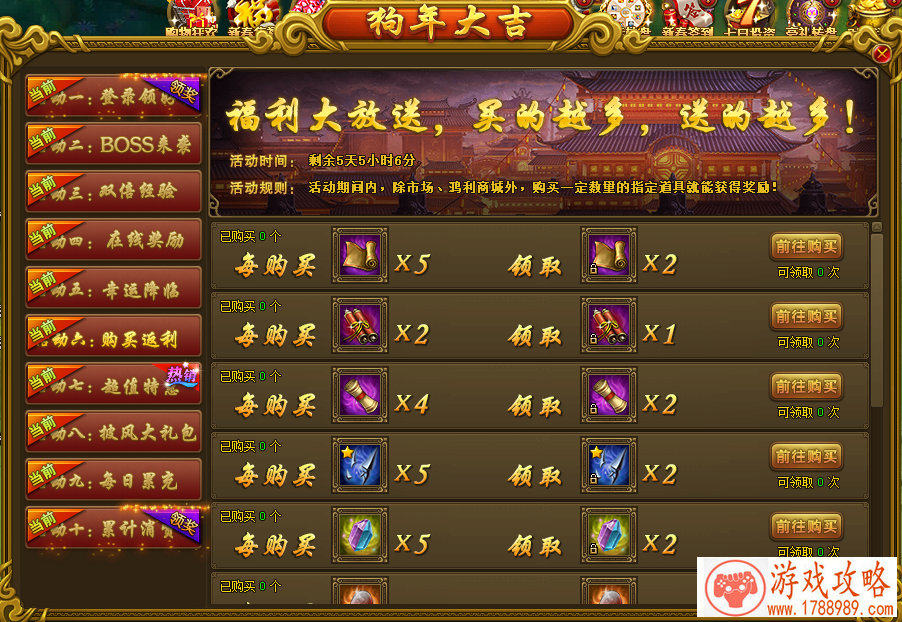View the 每日累充 activity tab
Image resolution: width=902 pixels, height=622 pixels.
tap(114, 479)
